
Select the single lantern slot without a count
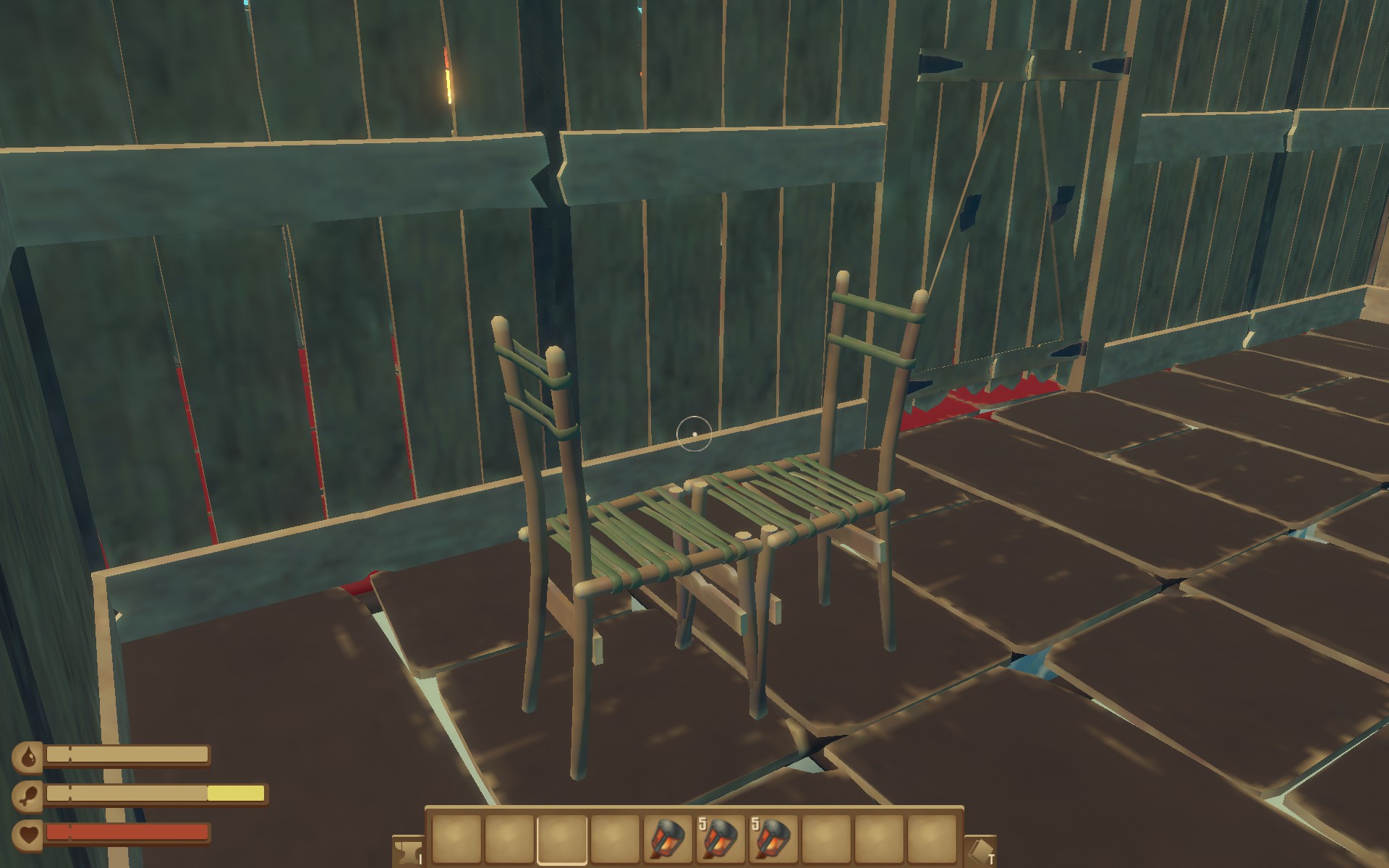668,839
